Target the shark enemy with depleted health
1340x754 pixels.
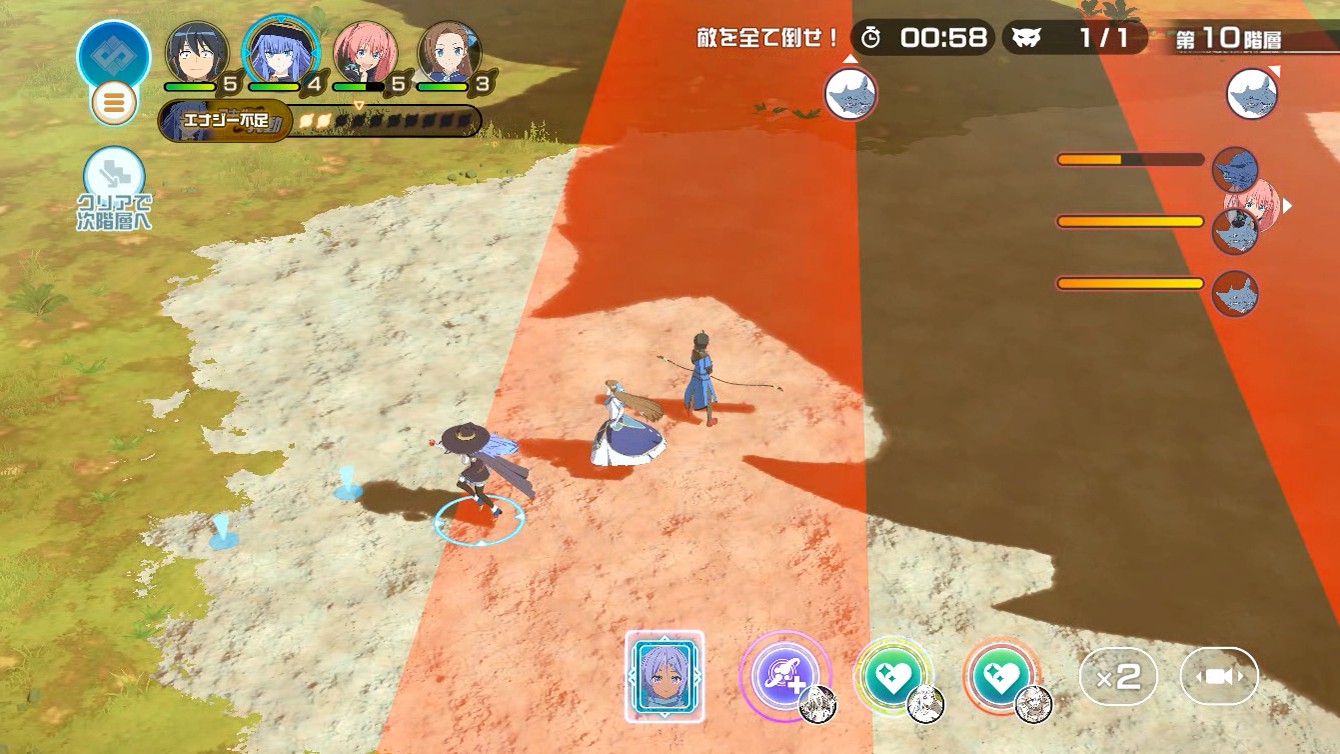1234,169
